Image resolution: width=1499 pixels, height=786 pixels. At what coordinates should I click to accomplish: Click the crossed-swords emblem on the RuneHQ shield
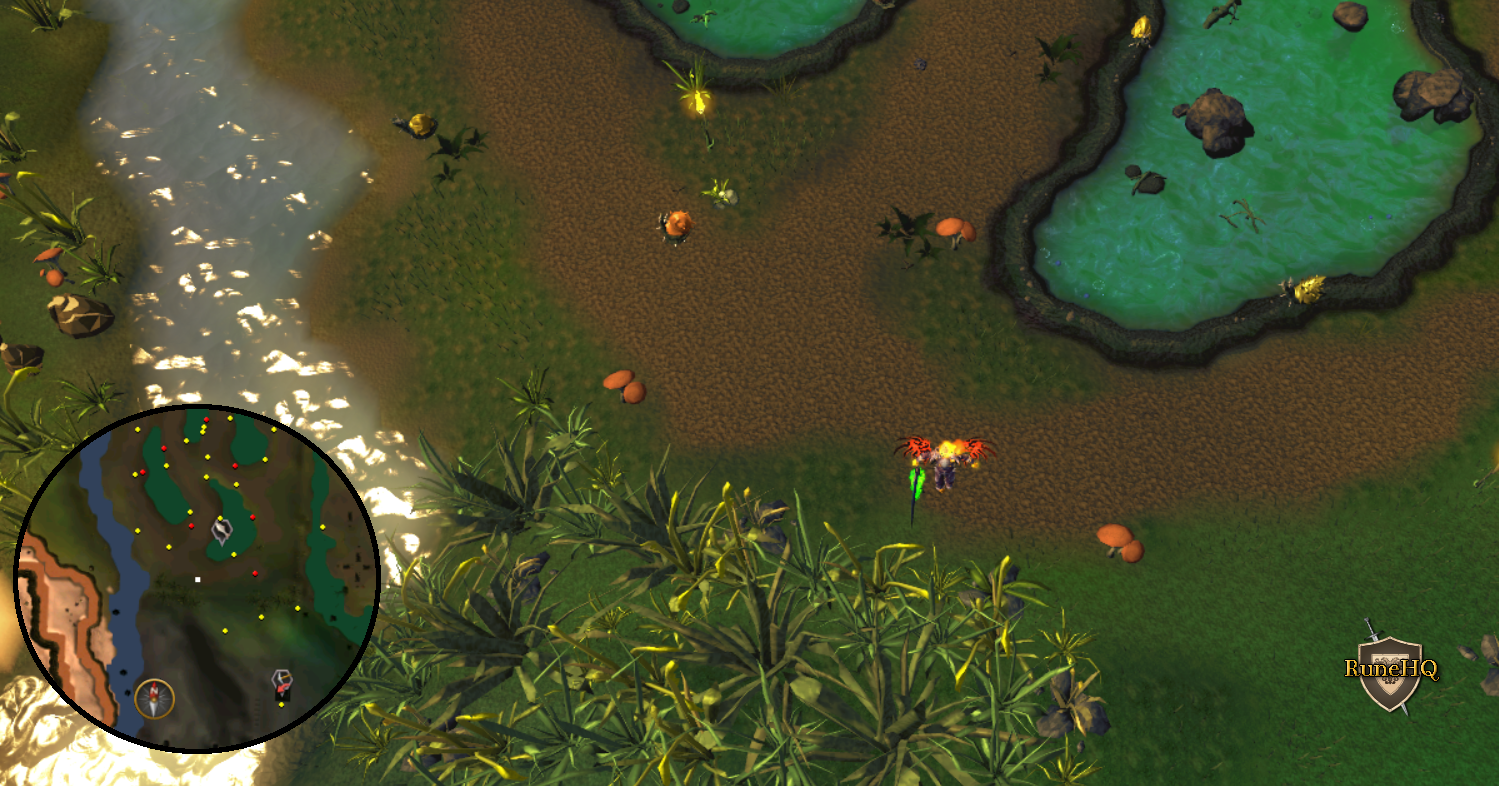point(1373,634)
